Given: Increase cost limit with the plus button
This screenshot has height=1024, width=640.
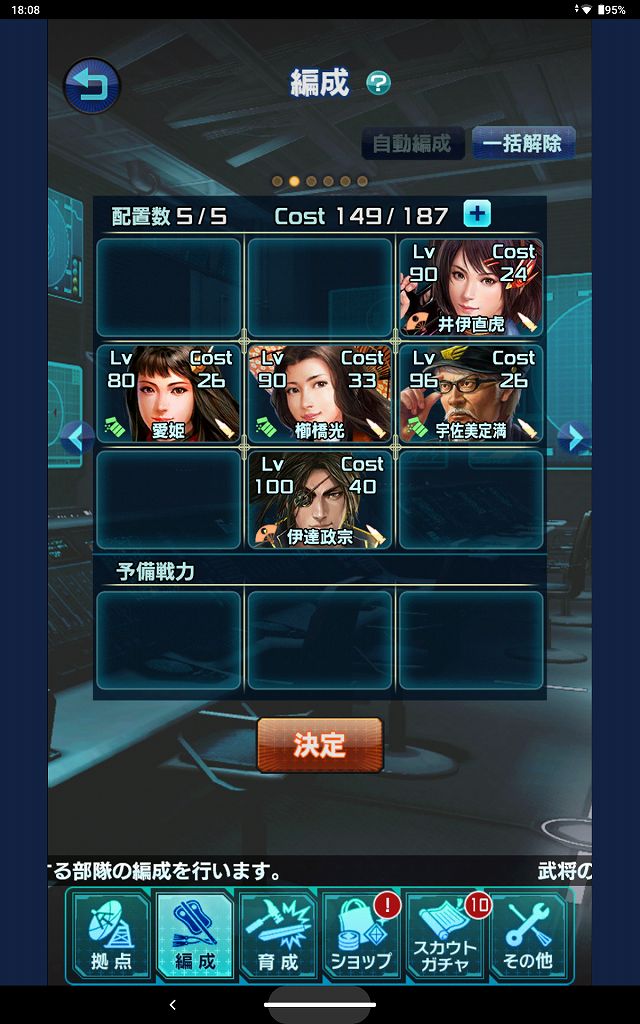Looking at the screenshot, I should [477, 214].
